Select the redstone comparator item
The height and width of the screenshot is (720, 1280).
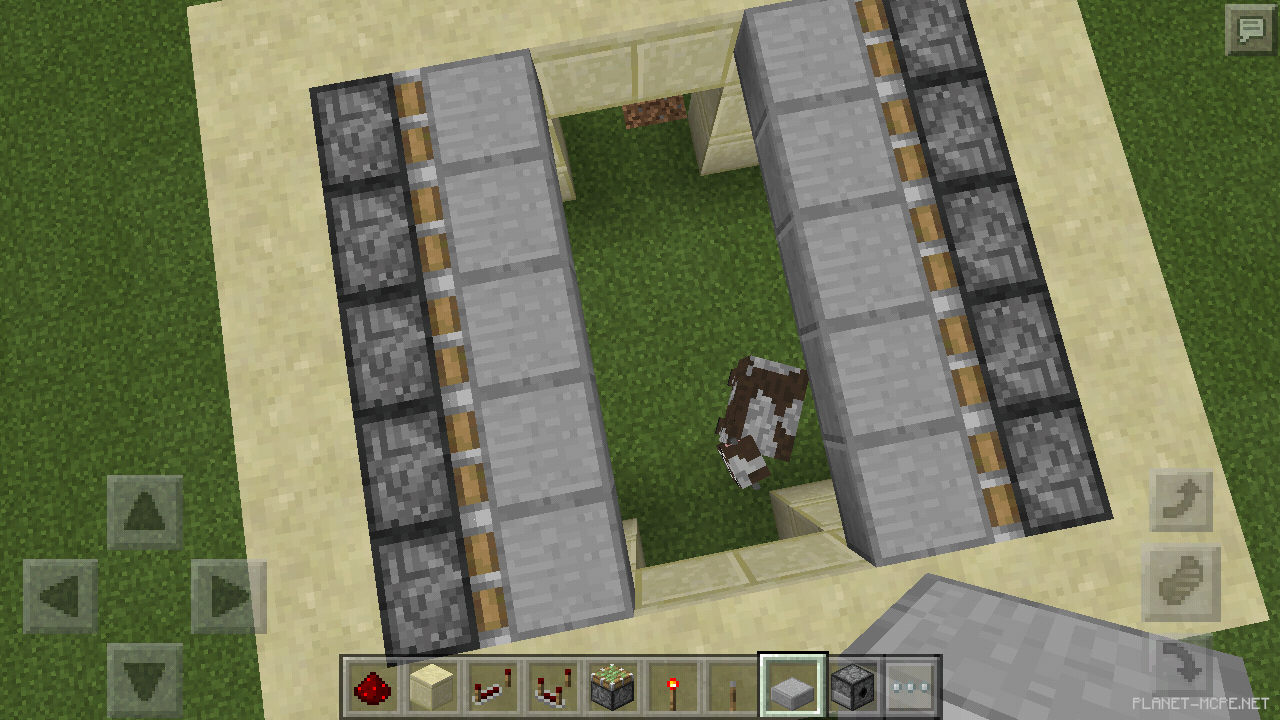click(553, 685)
